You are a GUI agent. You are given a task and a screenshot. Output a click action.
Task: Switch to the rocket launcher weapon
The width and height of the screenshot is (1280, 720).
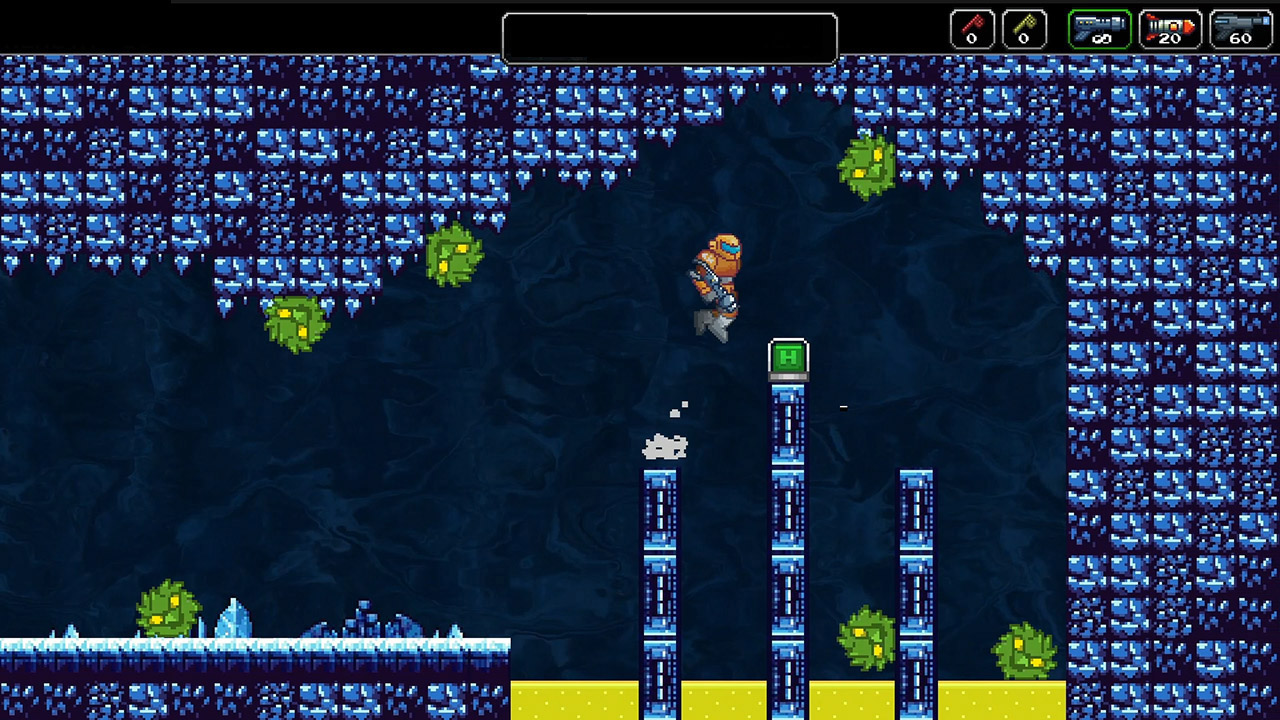pyautogui.click(x=1169, y=29)
